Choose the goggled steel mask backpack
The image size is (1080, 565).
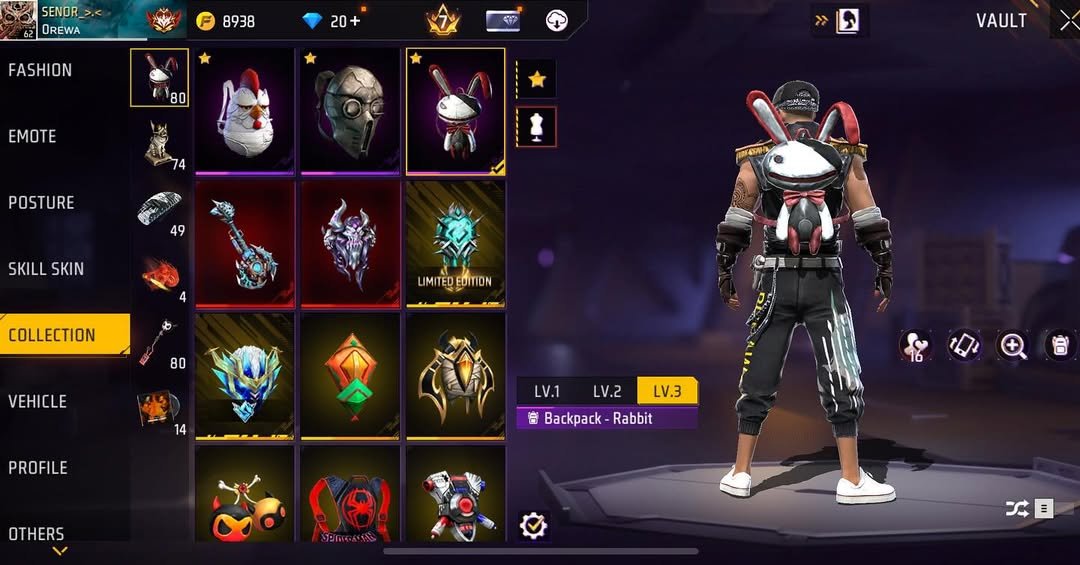click(350, 110)
